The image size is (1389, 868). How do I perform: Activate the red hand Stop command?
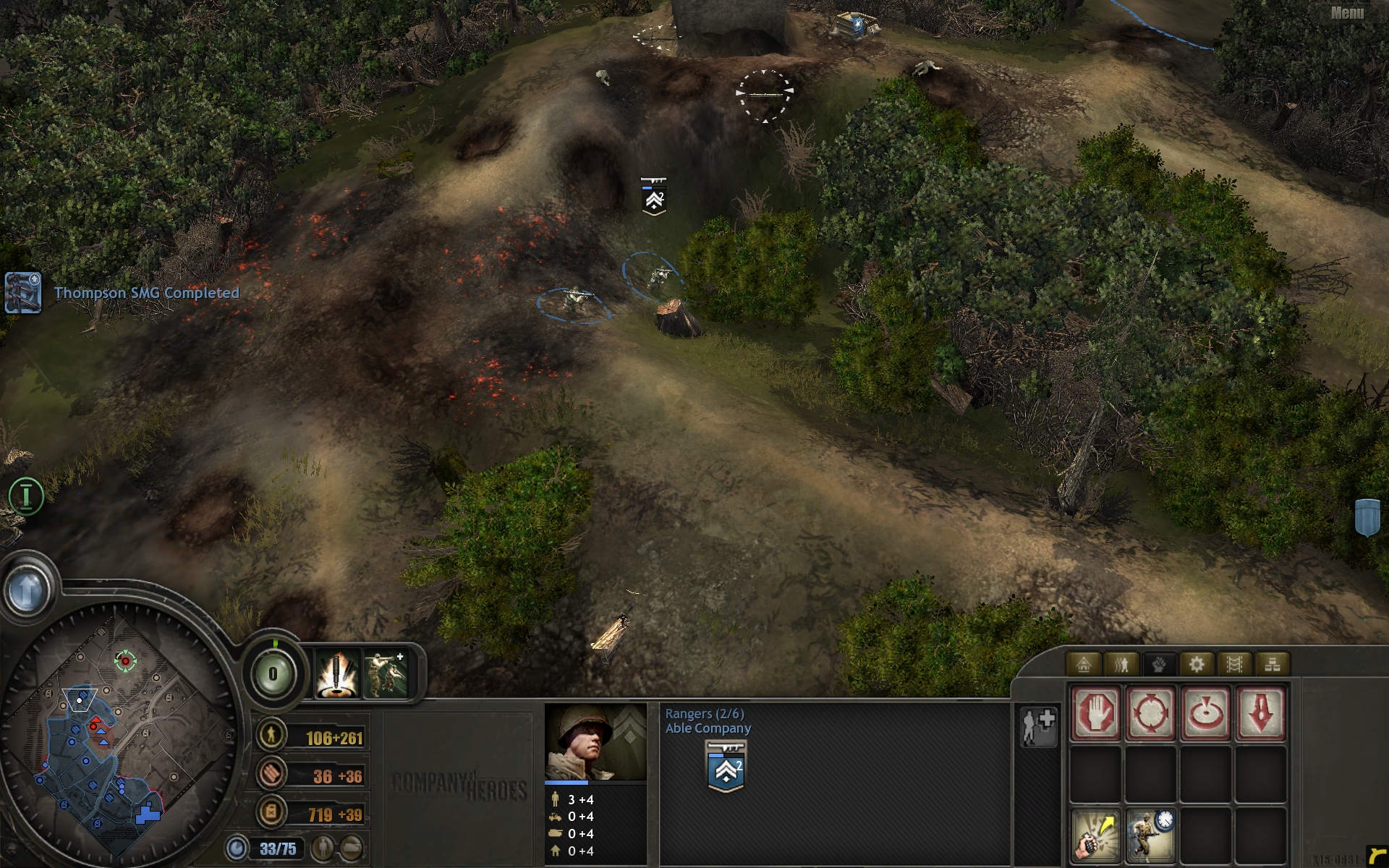pos(1096,714)
